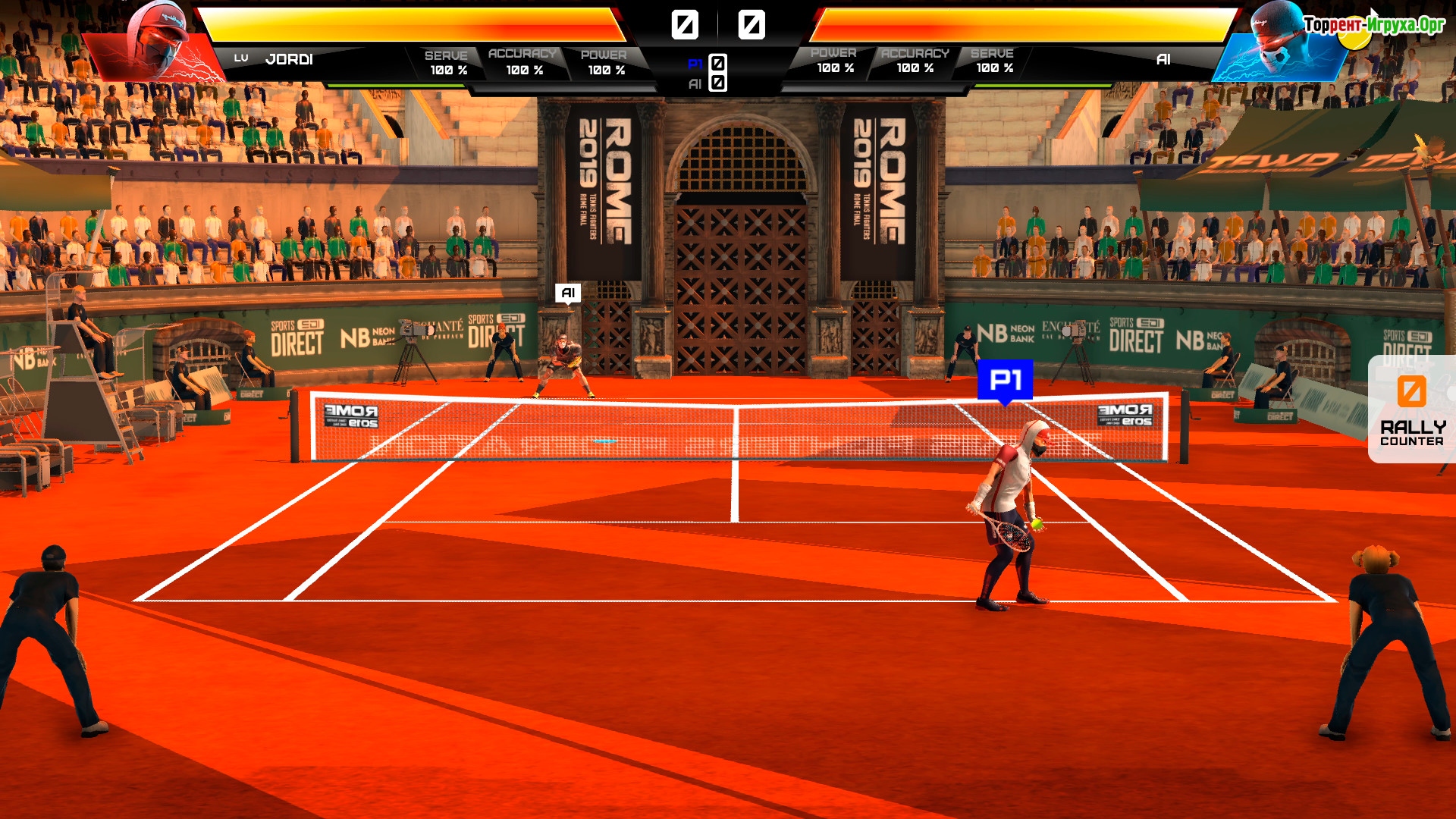This screenshot has width=1456, height=819.
Task: Click JORDI's red player portrait
Action: (157, 42)
